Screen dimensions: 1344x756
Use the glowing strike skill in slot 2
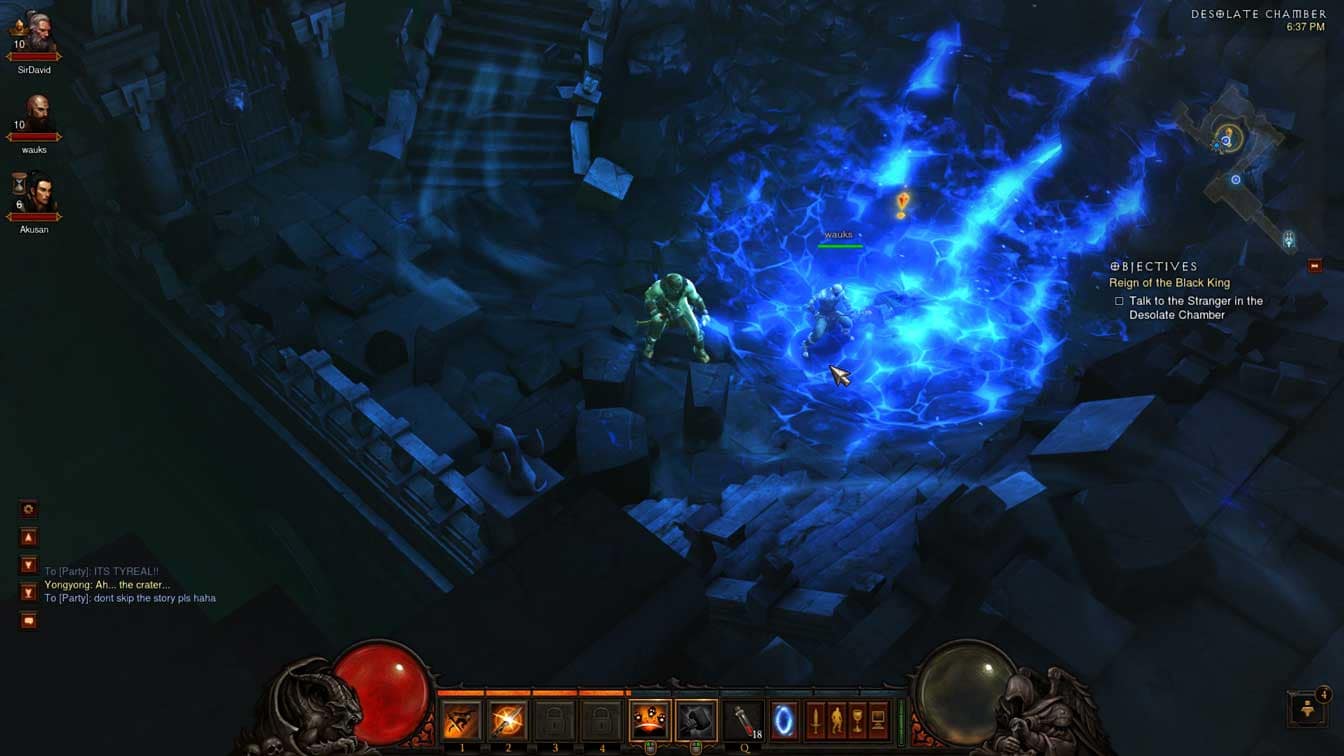pos(508,720)
